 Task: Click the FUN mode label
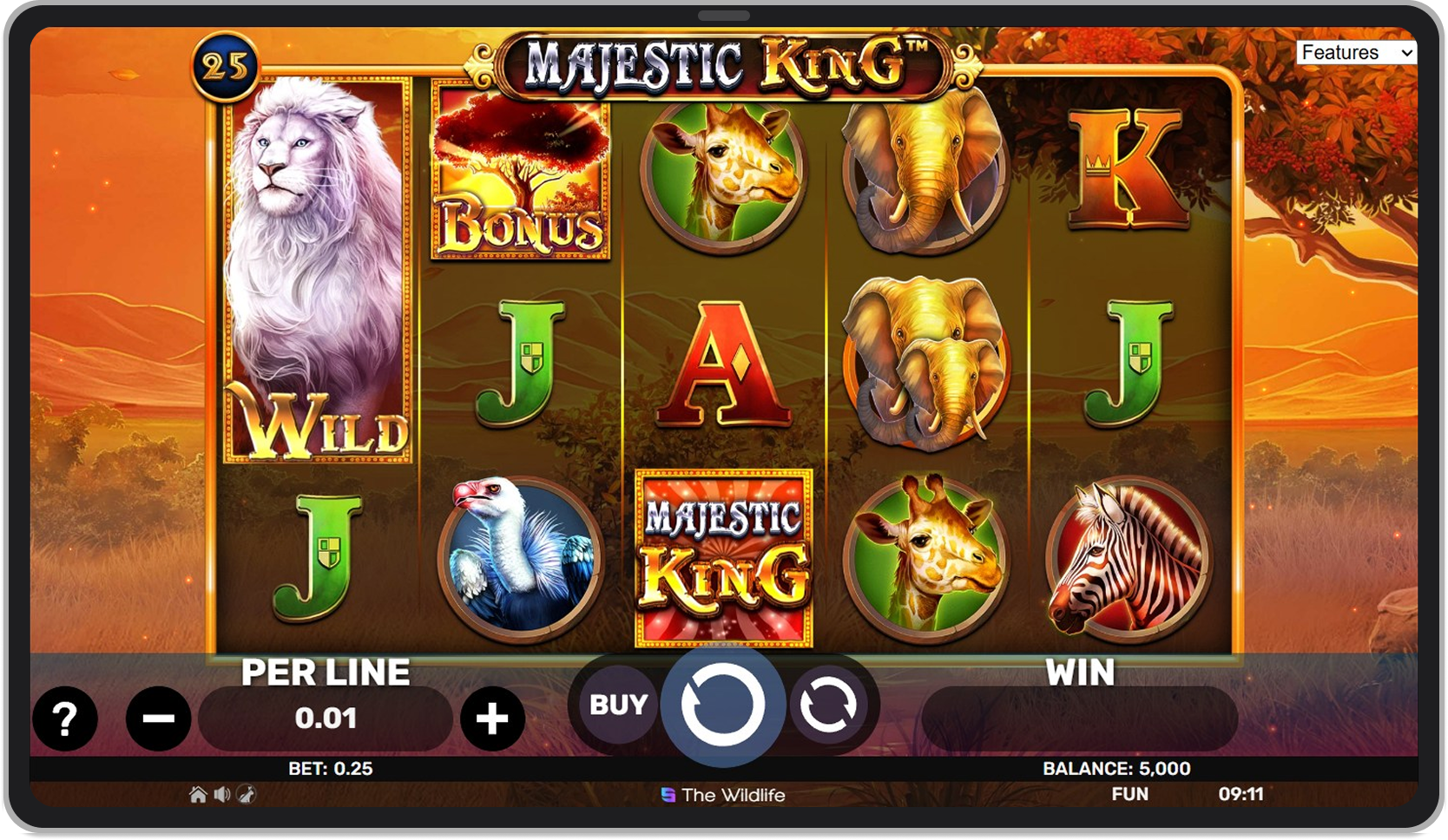pyautogui.click(x=1129, y=793)
